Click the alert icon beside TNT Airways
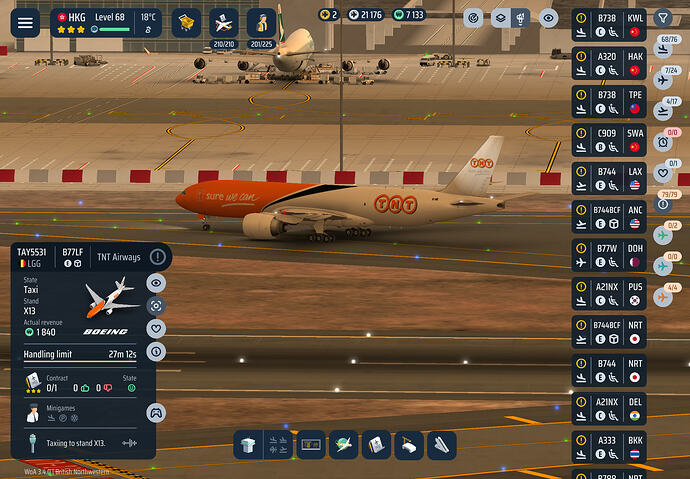Viewport: 690px width, 479px height. [157, 257]
